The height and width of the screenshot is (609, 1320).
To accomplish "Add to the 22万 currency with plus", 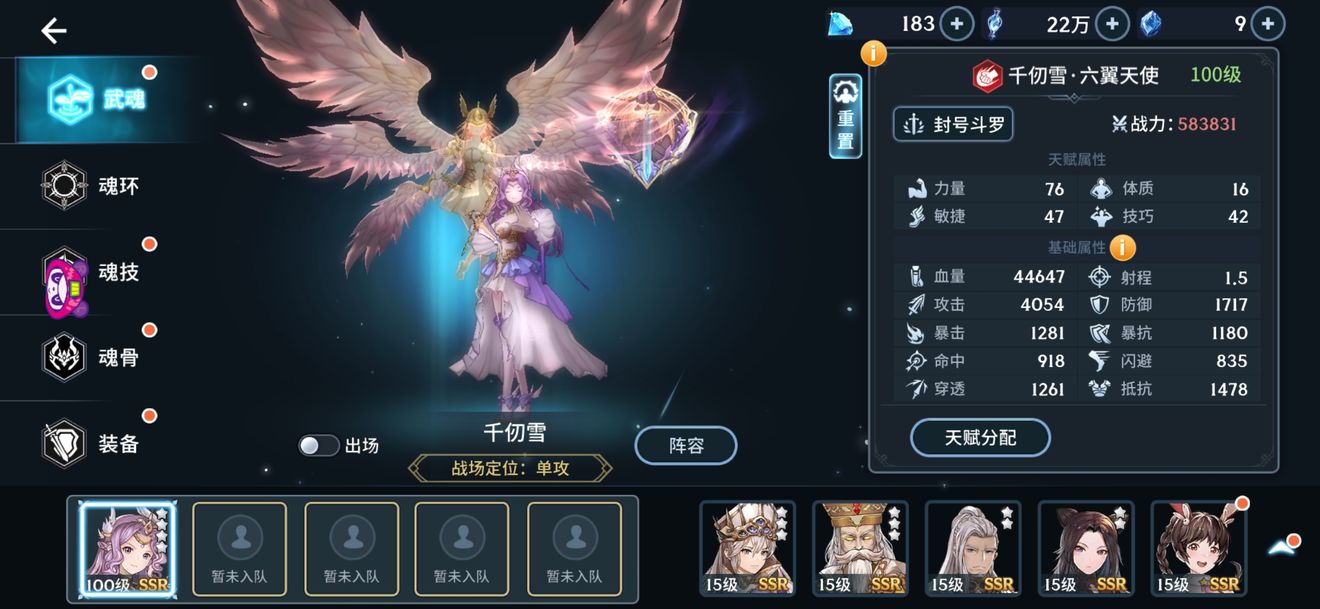I will (x=1112, y=24).
